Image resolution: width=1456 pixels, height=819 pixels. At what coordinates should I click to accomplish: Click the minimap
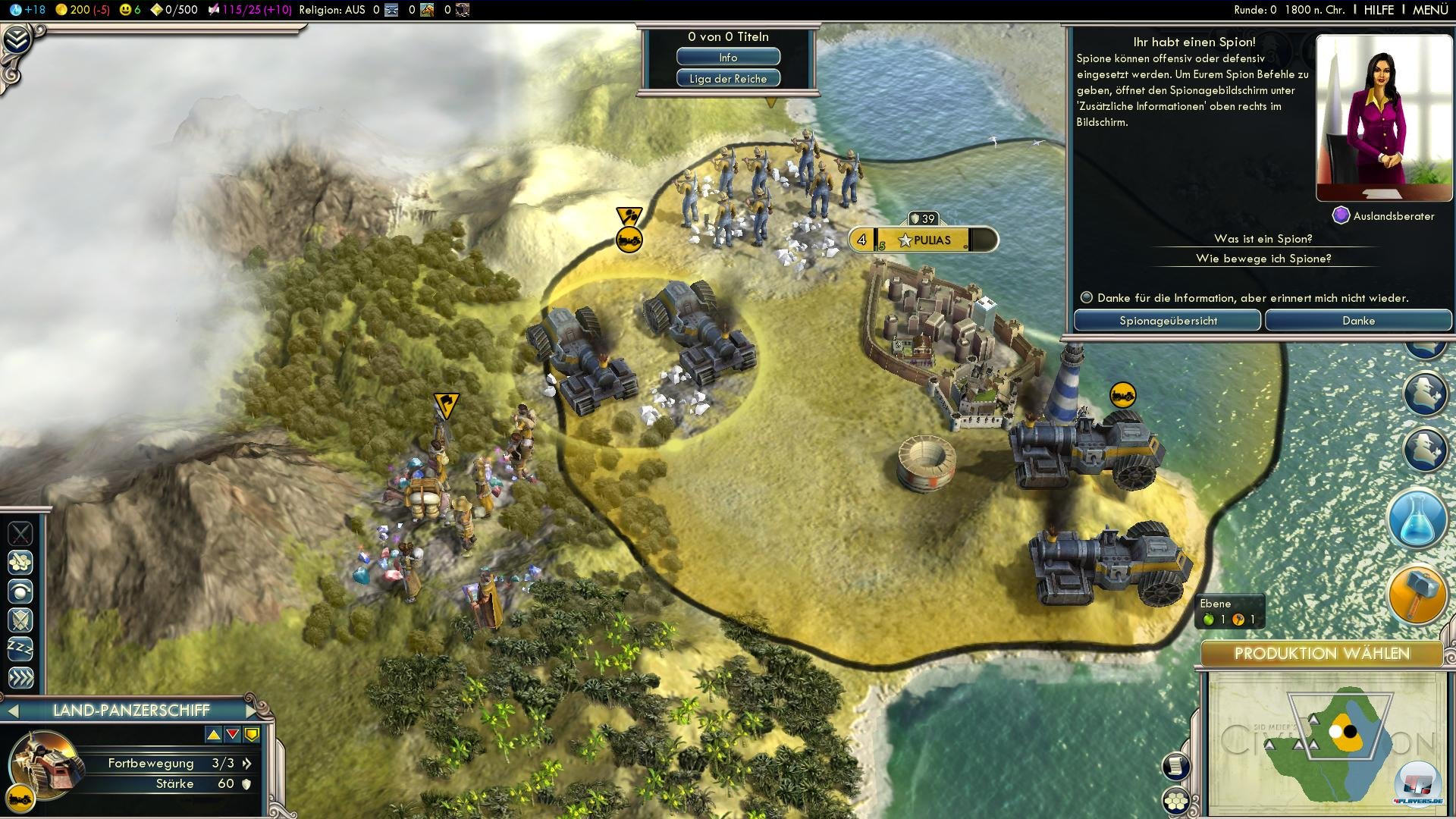coord(1323,743)
